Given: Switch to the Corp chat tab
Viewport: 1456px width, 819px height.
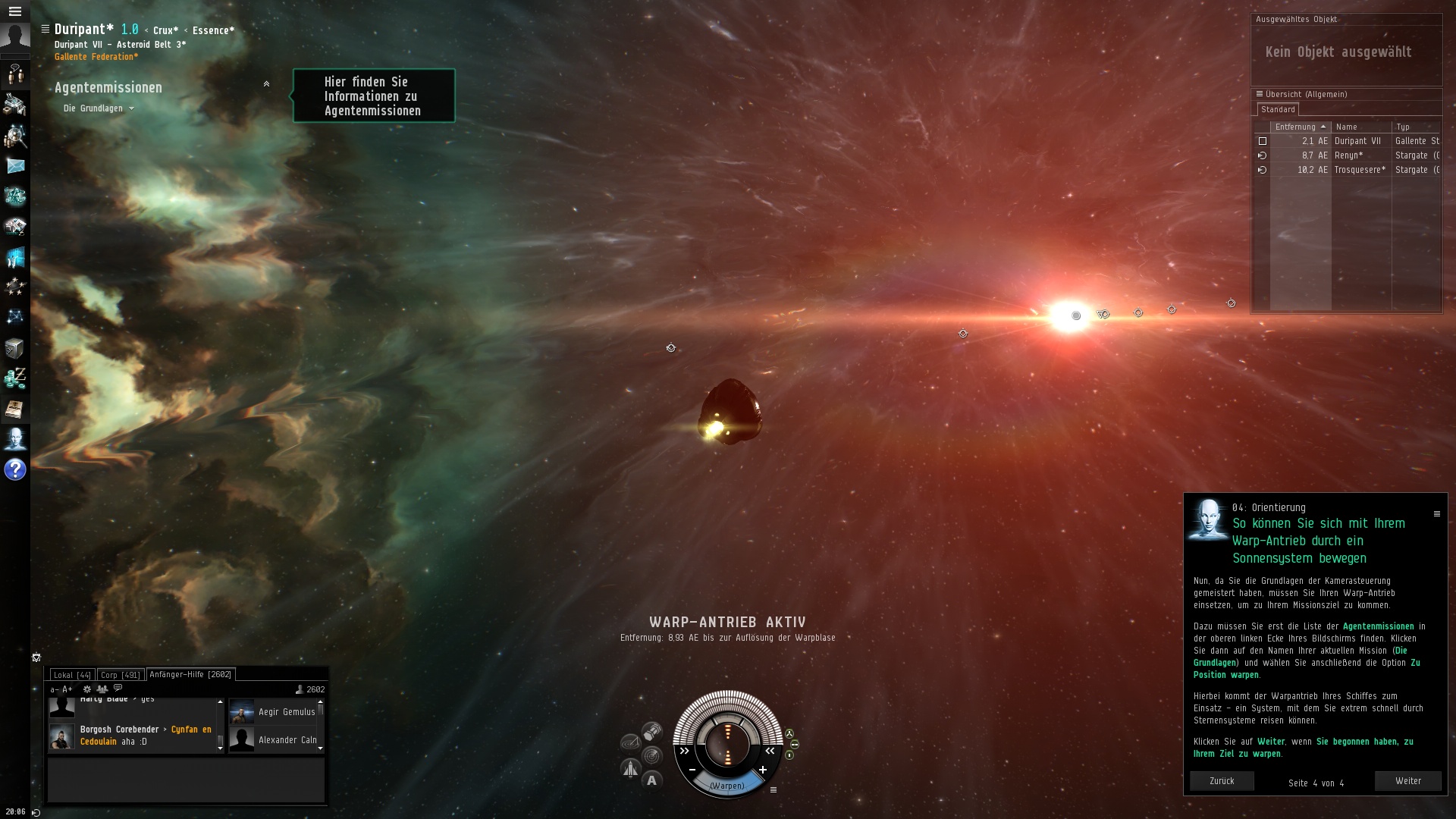Looking at the screenshot, I should (120, 675).
